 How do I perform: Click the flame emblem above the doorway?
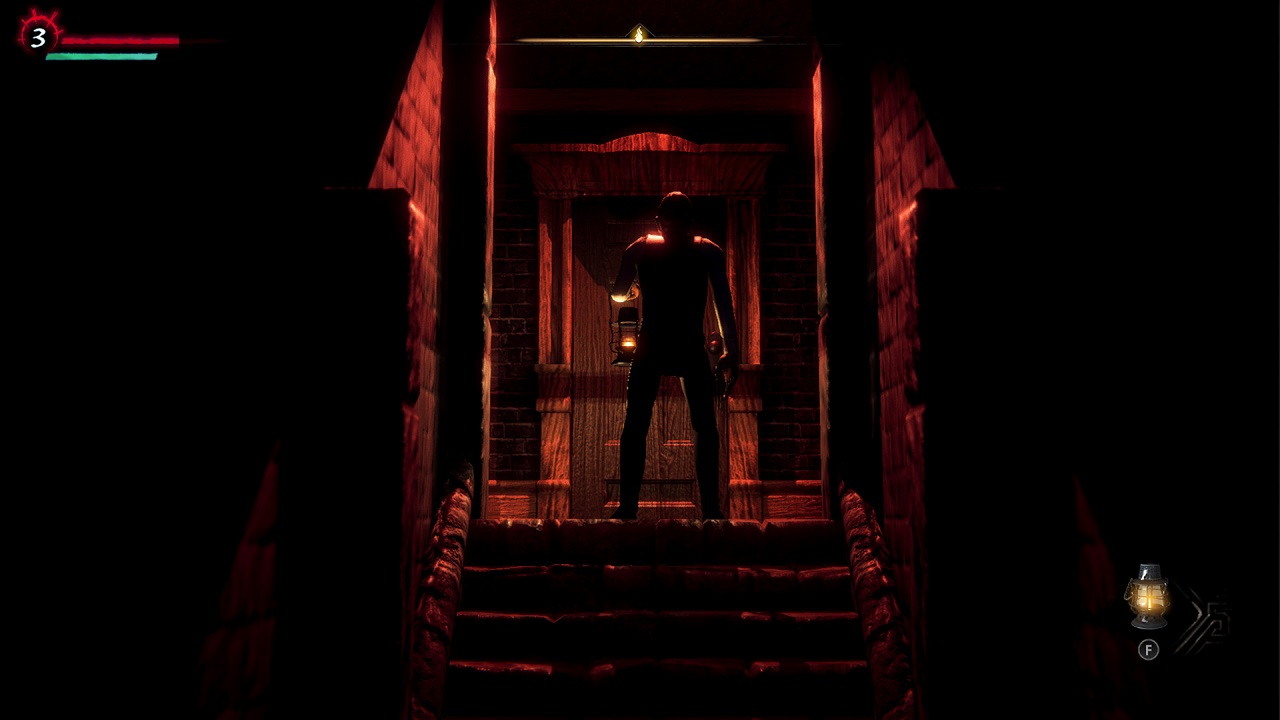(x=636, y=32)
